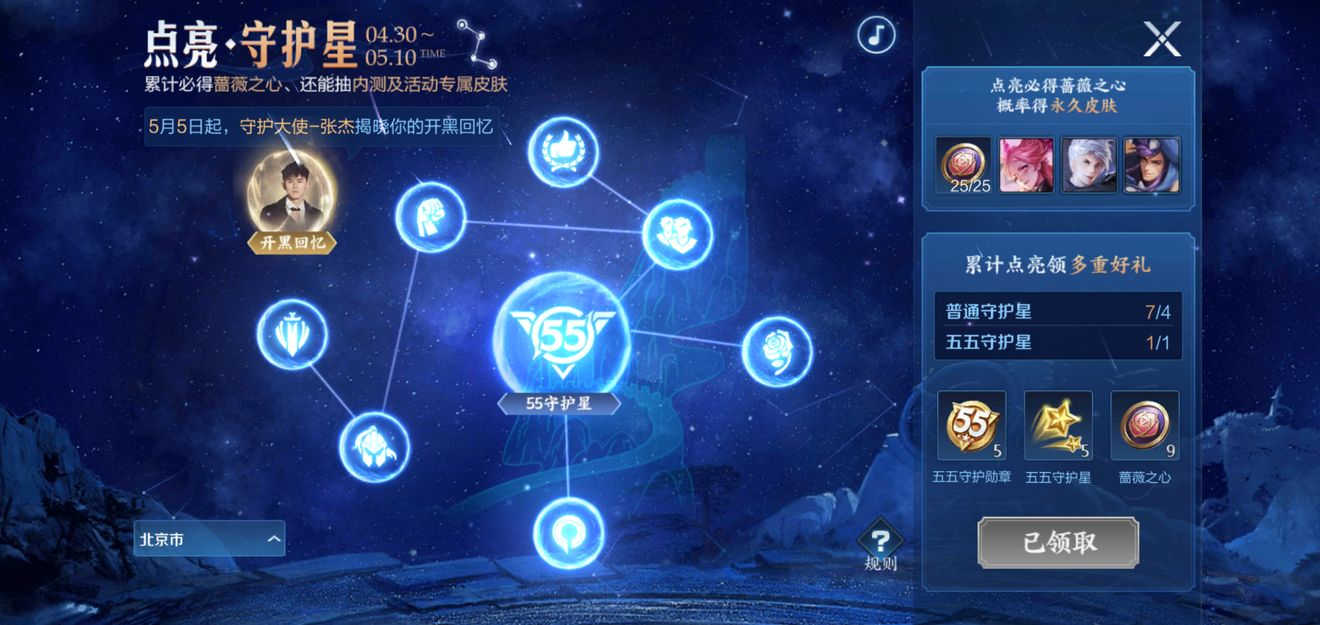Preview the white-haired hero skin
The image size is (1320, 625).
click(1089, 165)
